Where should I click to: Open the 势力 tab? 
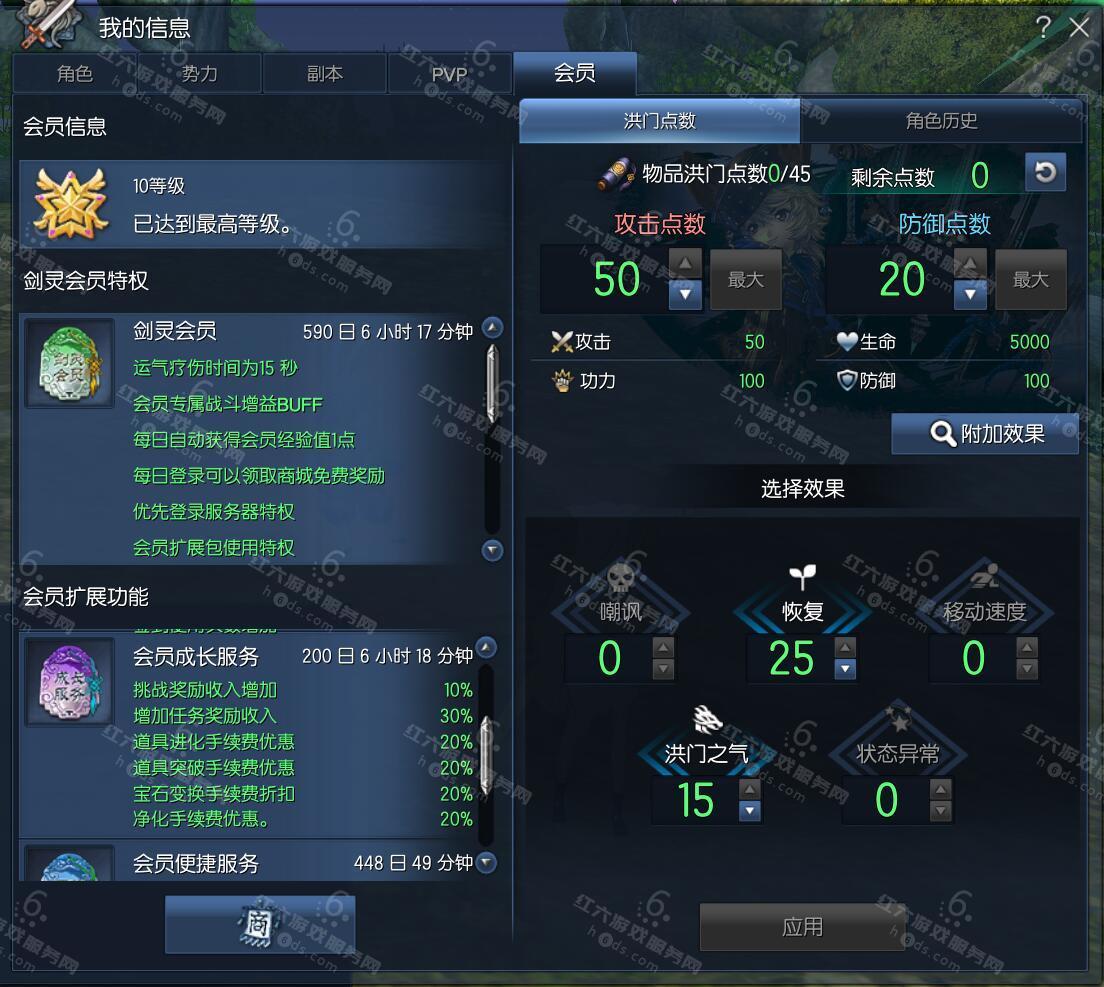pos(199,74)
